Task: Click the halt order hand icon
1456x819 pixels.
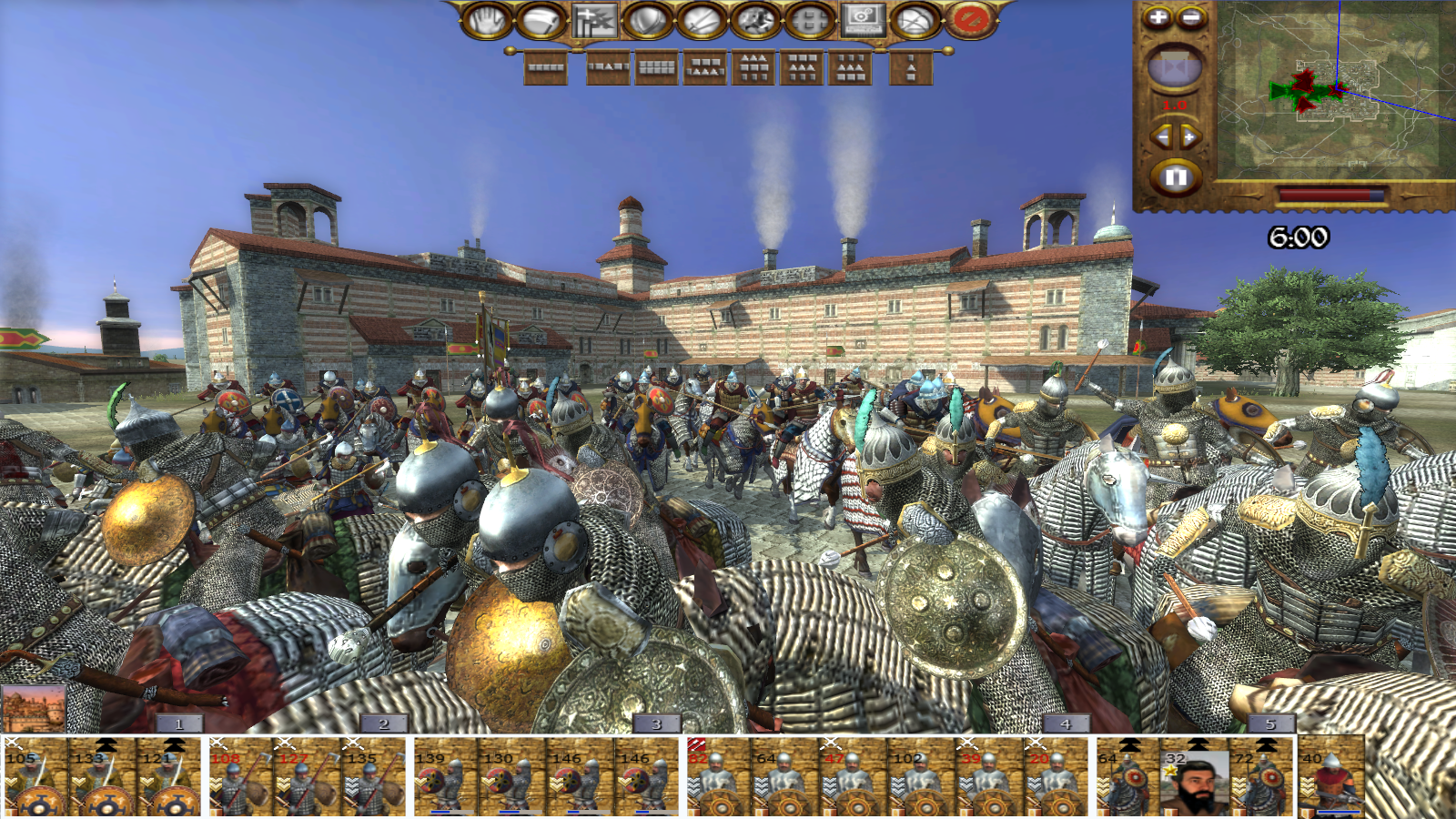Action: pos(487,19)
